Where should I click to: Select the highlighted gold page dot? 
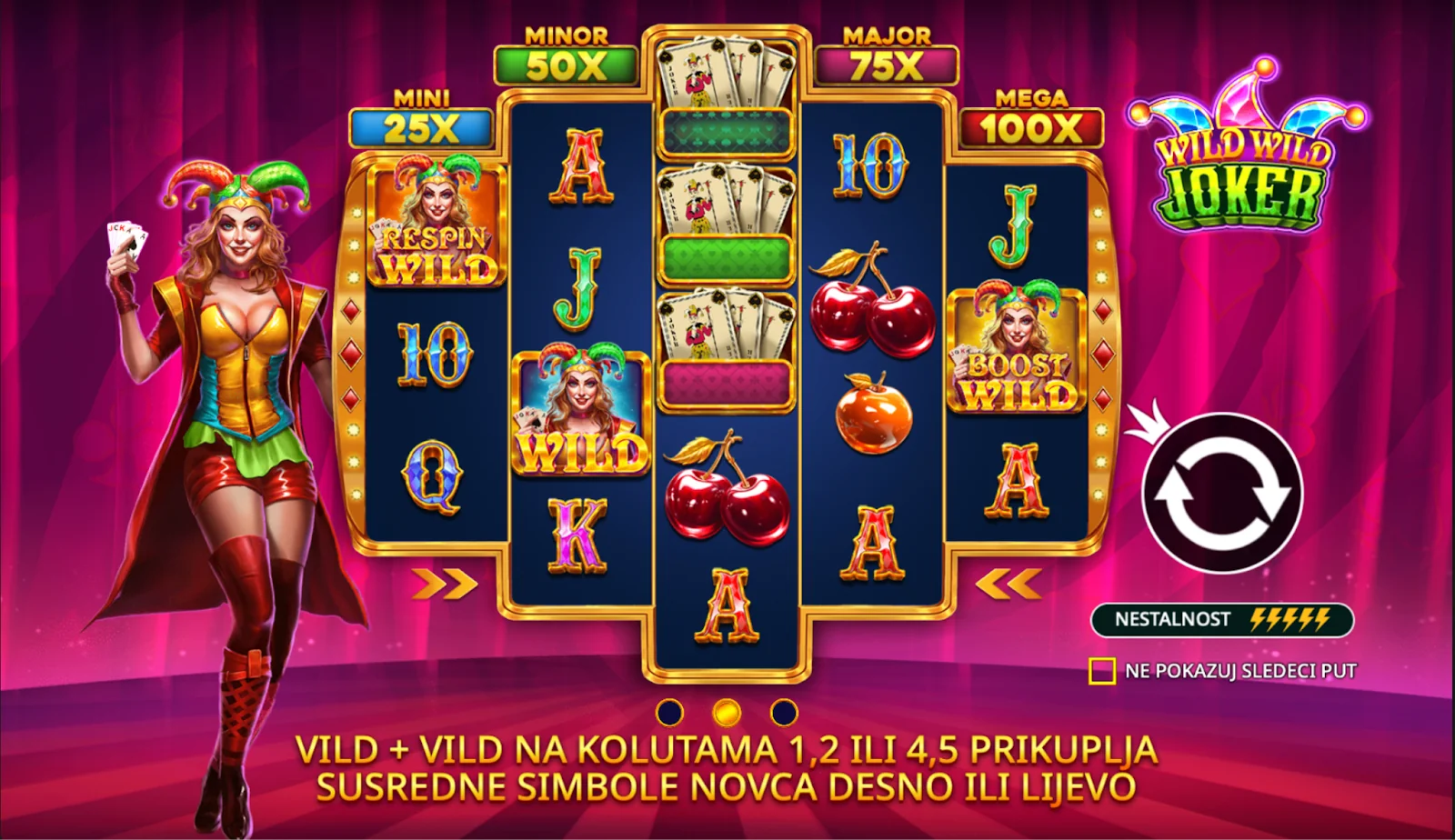(x=726, y=712)
